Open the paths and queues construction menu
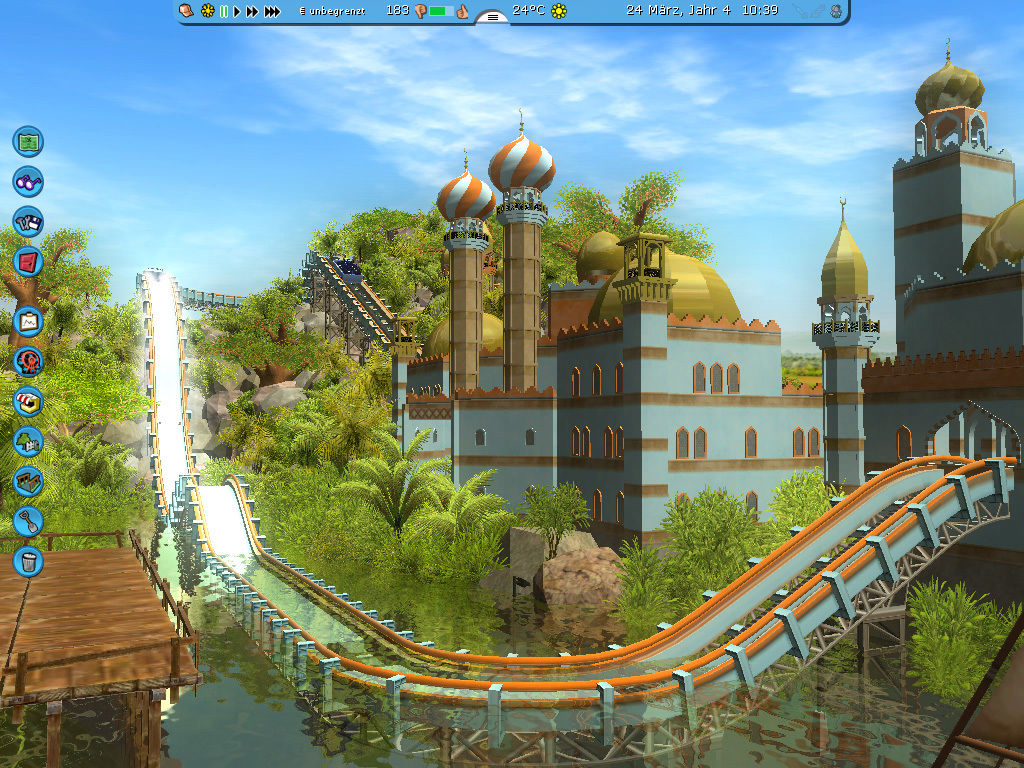Image resolution: width=1024 pixels, height=768 pixels. click(28, 481)
